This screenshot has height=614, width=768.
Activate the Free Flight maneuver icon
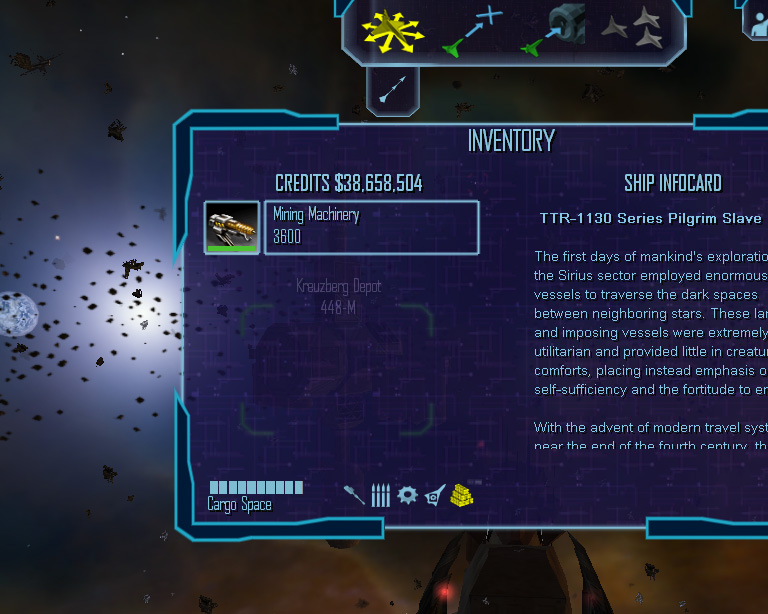coord(385,31)
